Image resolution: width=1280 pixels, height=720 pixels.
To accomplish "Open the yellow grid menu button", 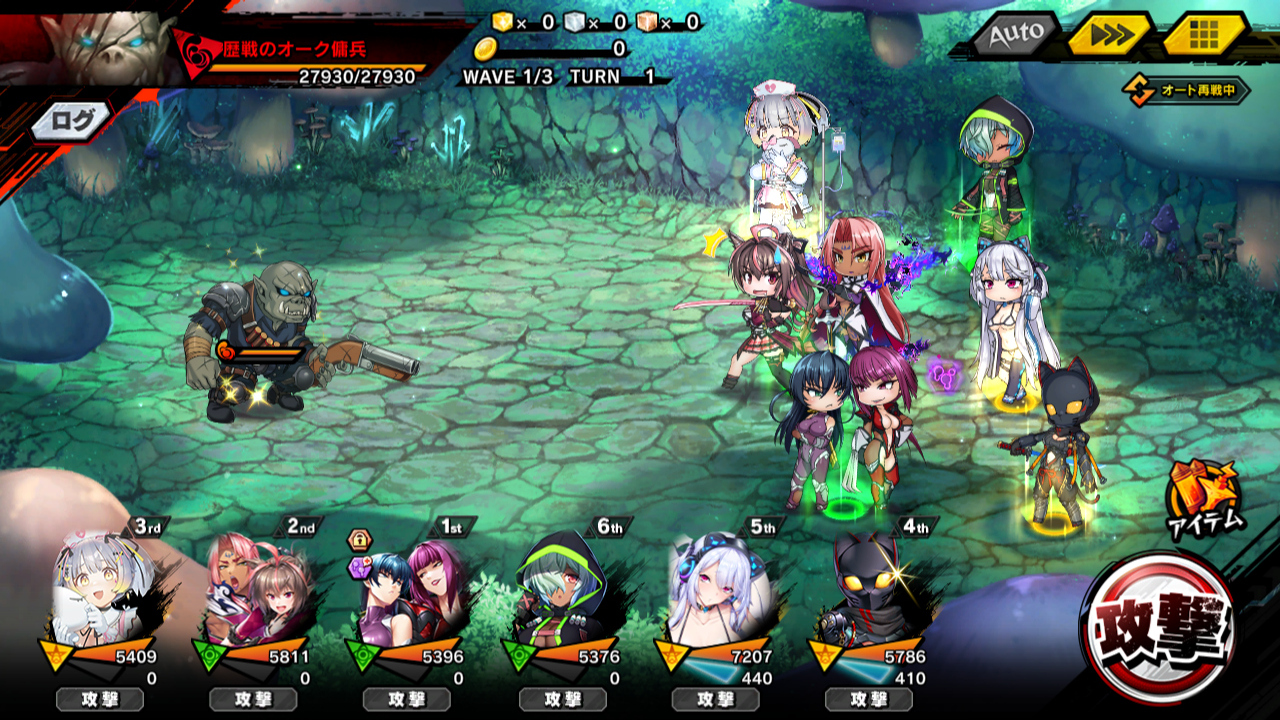I will [1203, 35].
